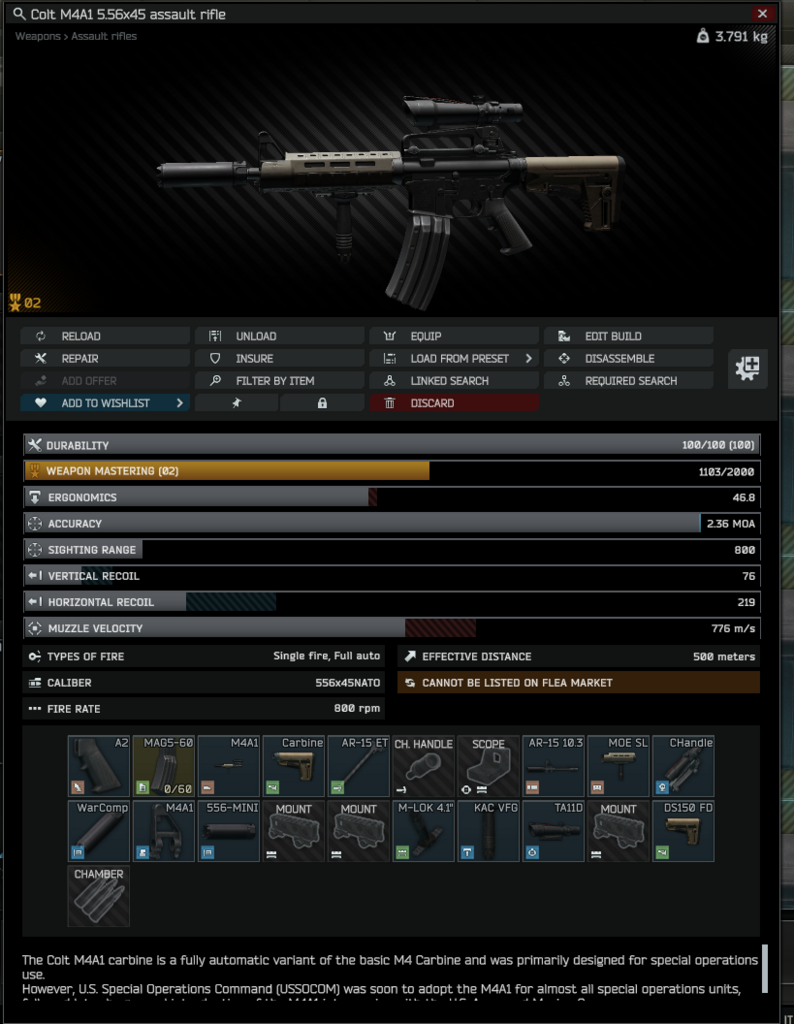Image resolution: width=794 pixels, height=1024 pixels.
Task: Click the gear-plus button beside the actions
Action: point(746,368)
